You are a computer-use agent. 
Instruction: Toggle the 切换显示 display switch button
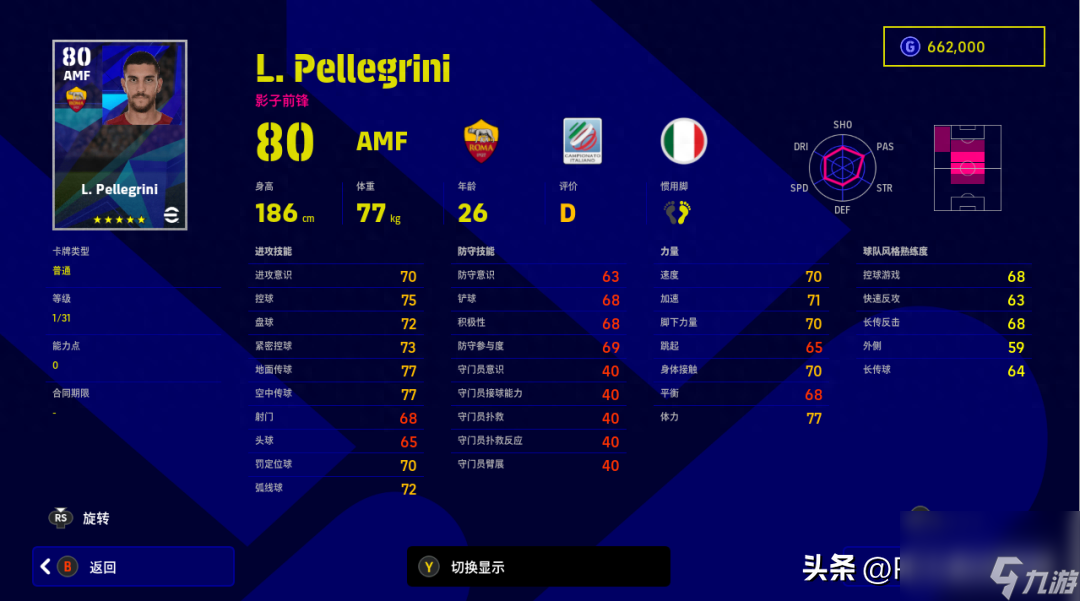[538, 567]
